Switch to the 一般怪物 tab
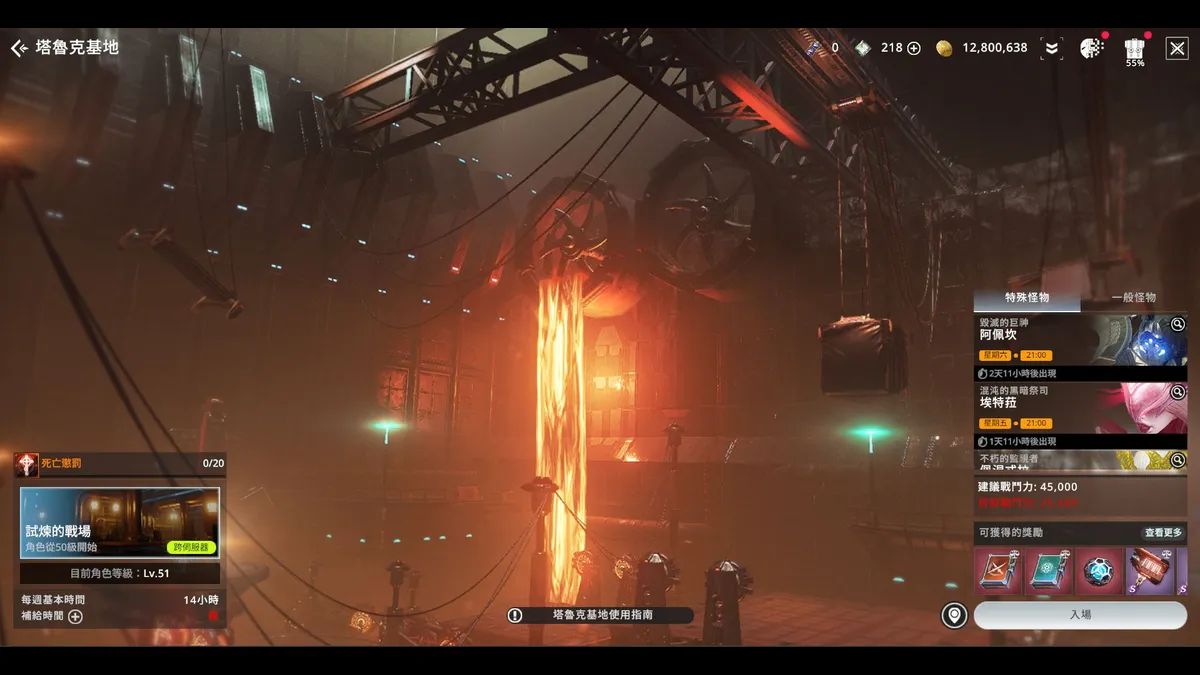This screenshot has height=675, width=1200. click(1133, 298)
